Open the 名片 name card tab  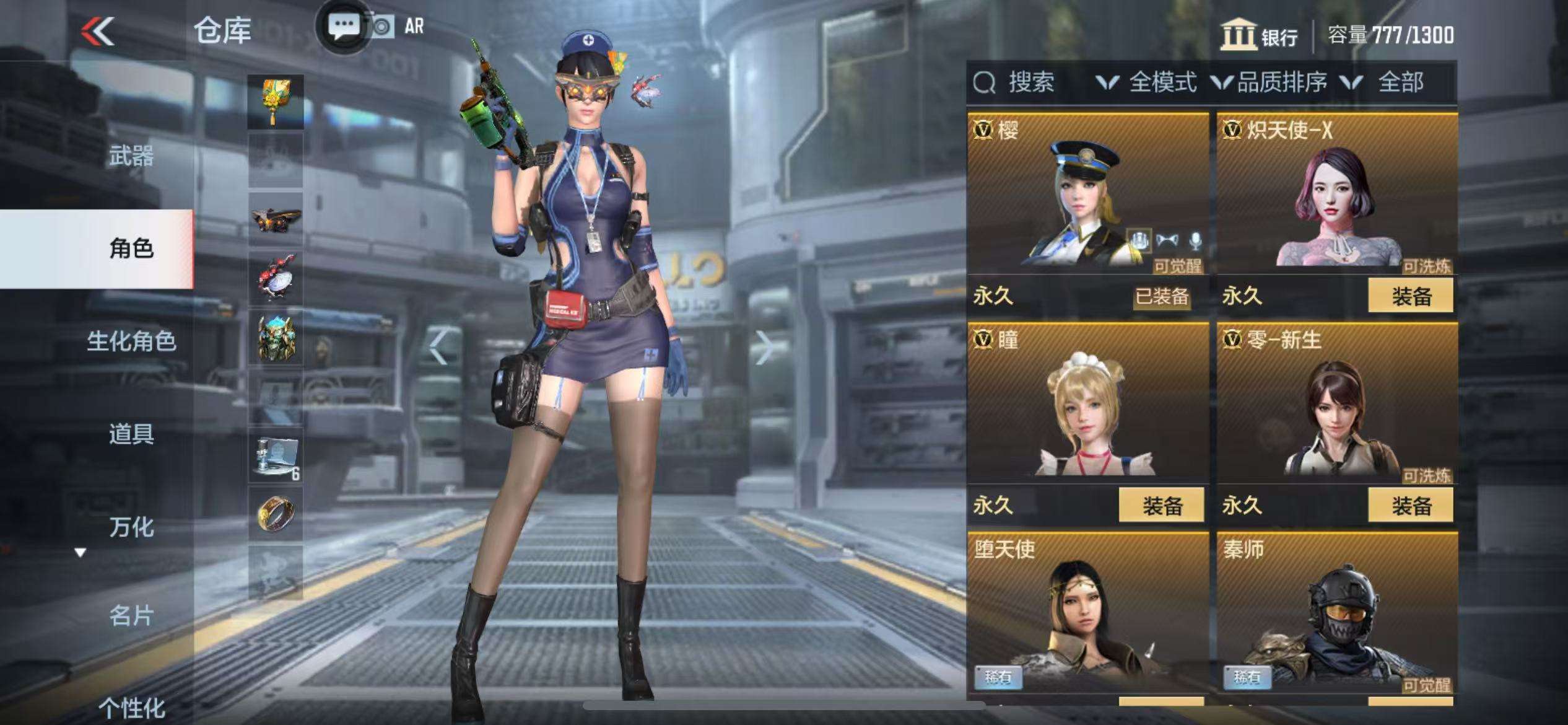(131, 616)
